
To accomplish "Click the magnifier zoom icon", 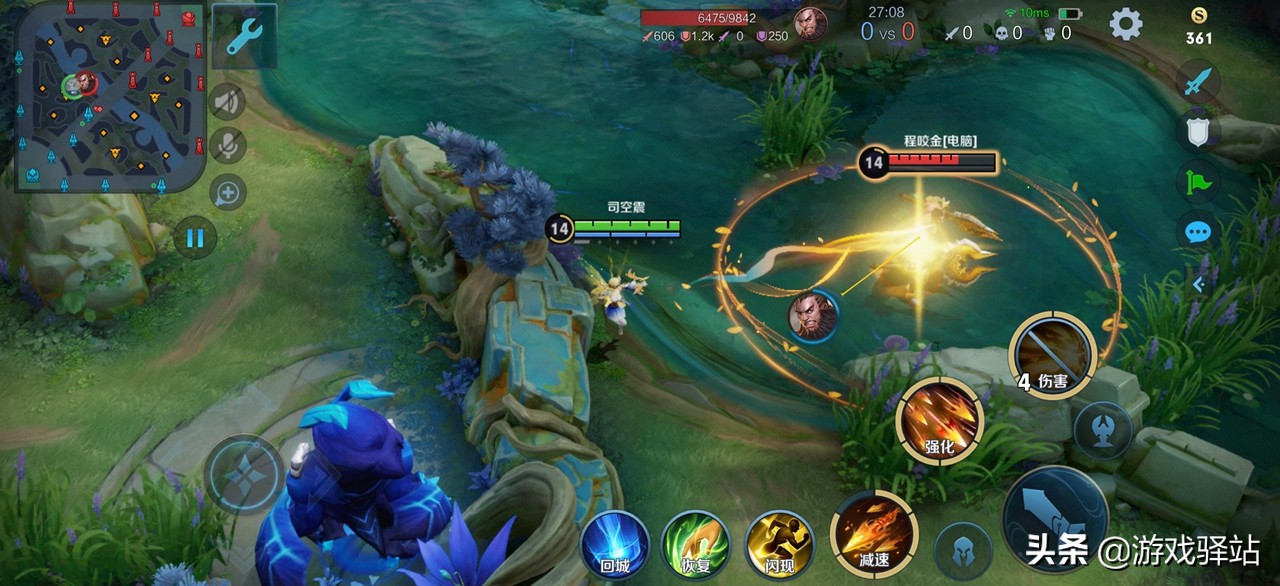I will (228, 192).
